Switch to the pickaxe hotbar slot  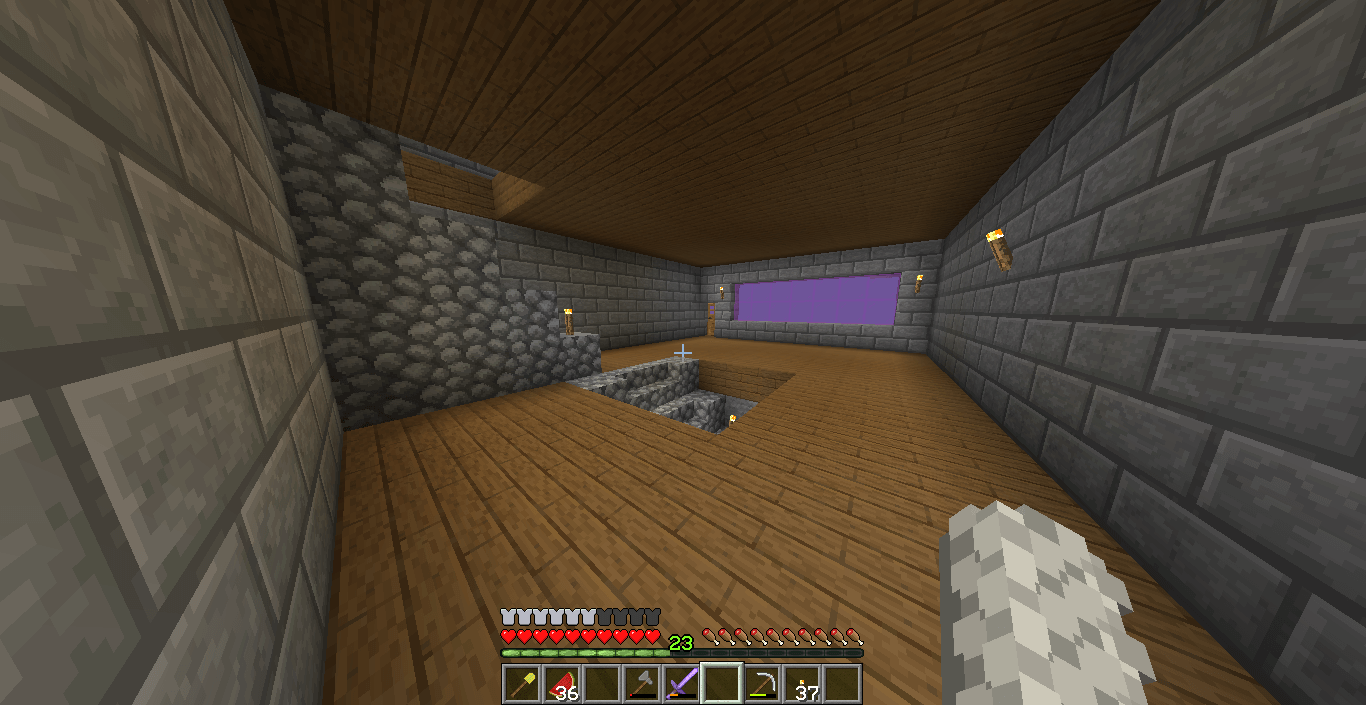pos(762,684)
